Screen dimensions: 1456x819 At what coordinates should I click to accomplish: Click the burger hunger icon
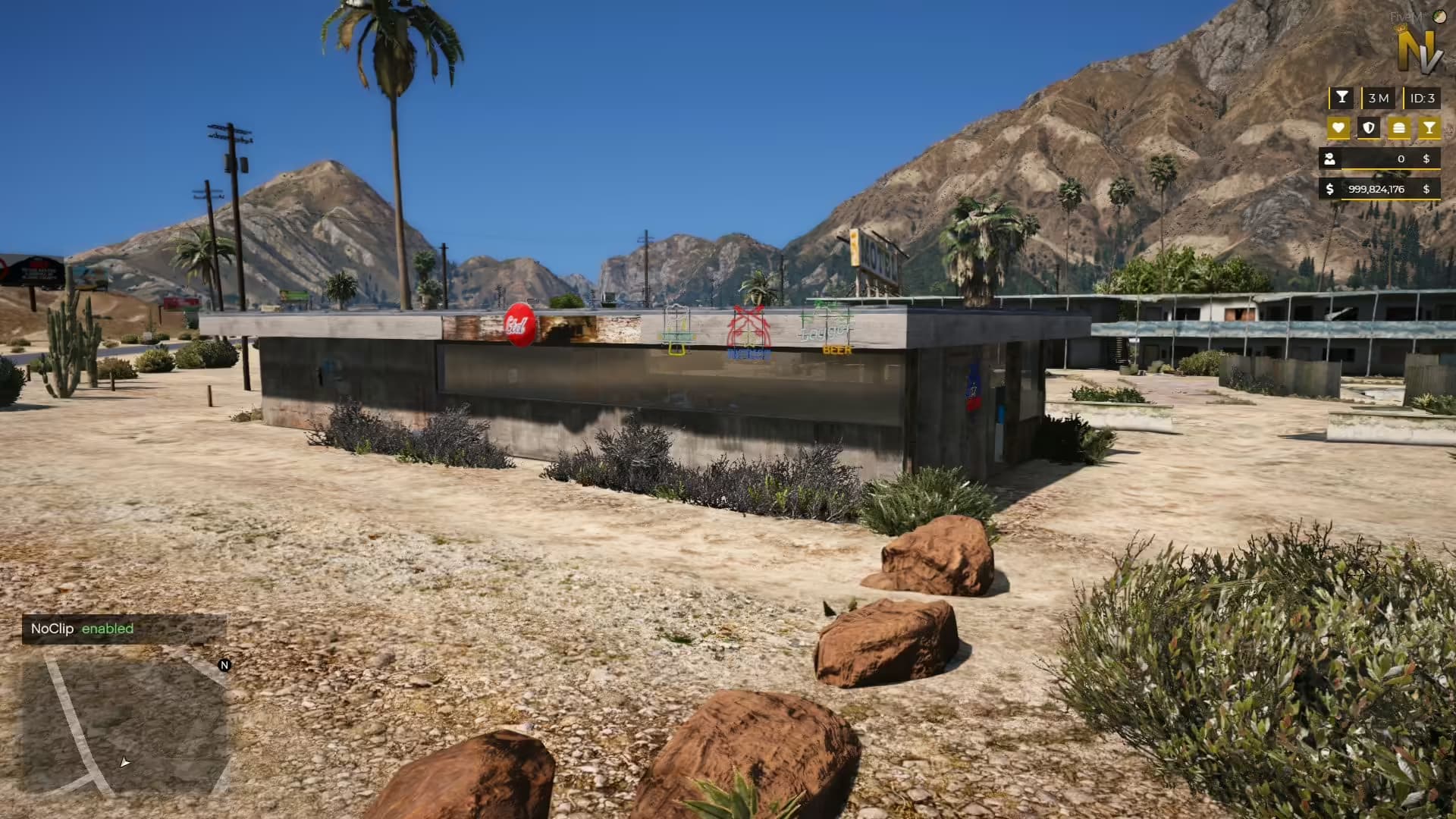[x=1400, y=127]
